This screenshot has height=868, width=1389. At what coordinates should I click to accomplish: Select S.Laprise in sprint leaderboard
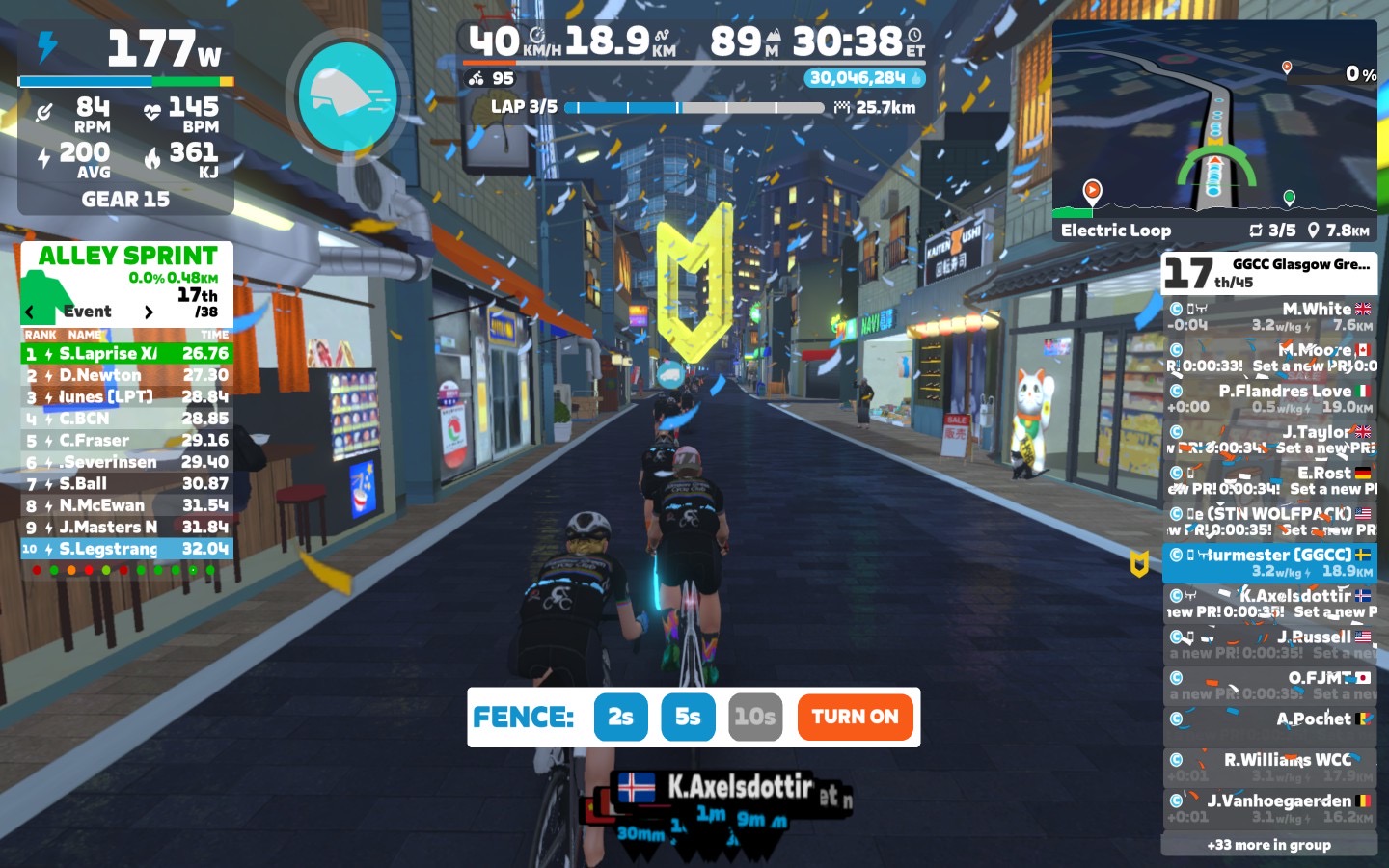126,354
